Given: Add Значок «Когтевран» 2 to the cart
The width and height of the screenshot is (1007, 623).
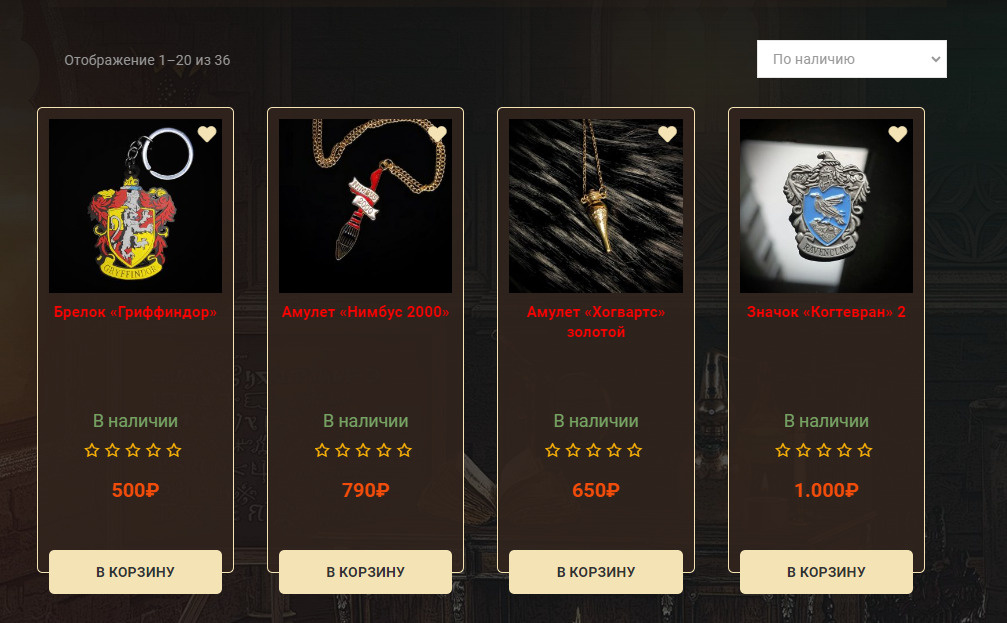Looking at the screenshot, I should pyautogui.click(x=826, y=572).
